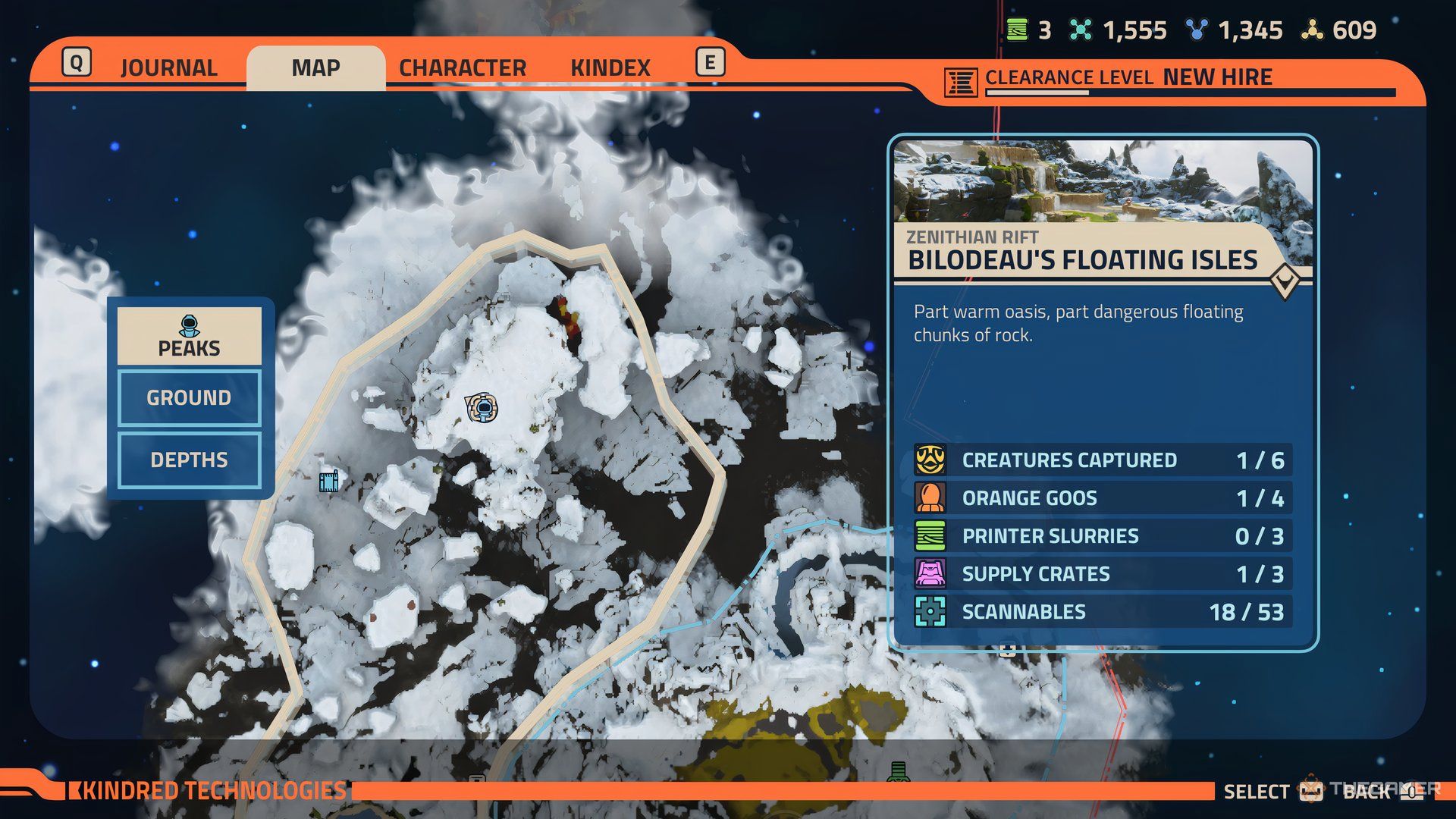Choose the Supply Crates row

click(1103, 574)
